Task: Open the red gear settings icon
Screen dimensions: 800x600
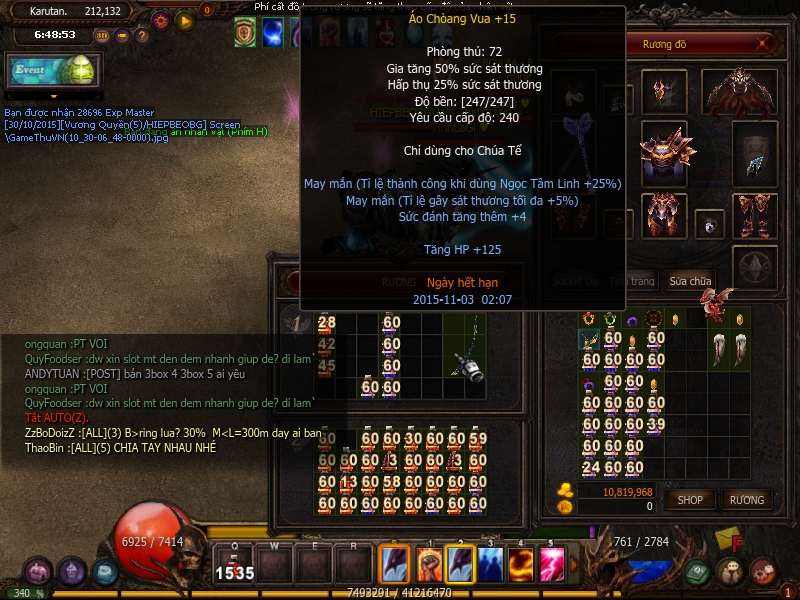Action: pyautogui.click(x=160, y=20)
